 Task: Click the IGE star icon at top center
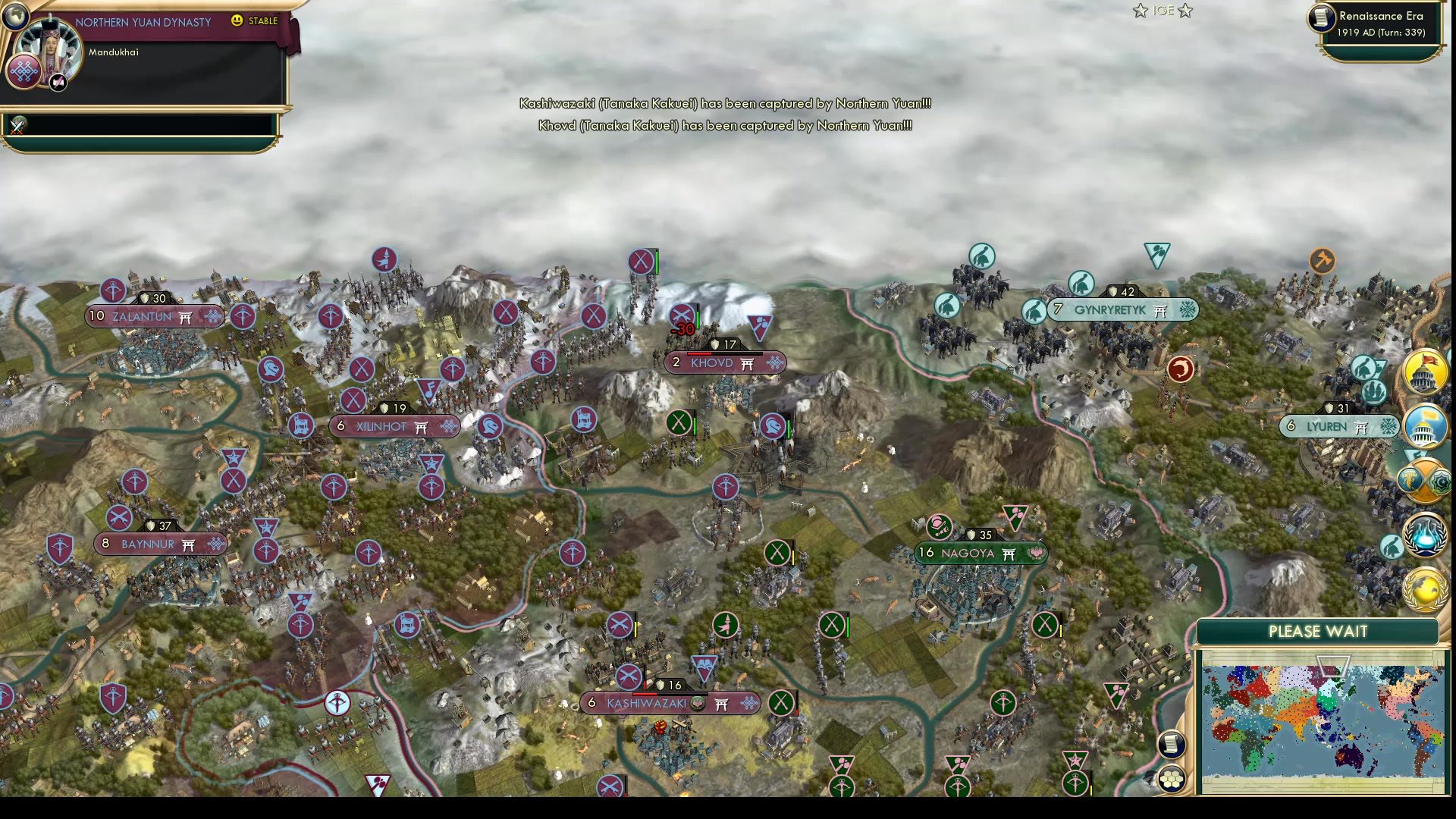point(1141,11)
